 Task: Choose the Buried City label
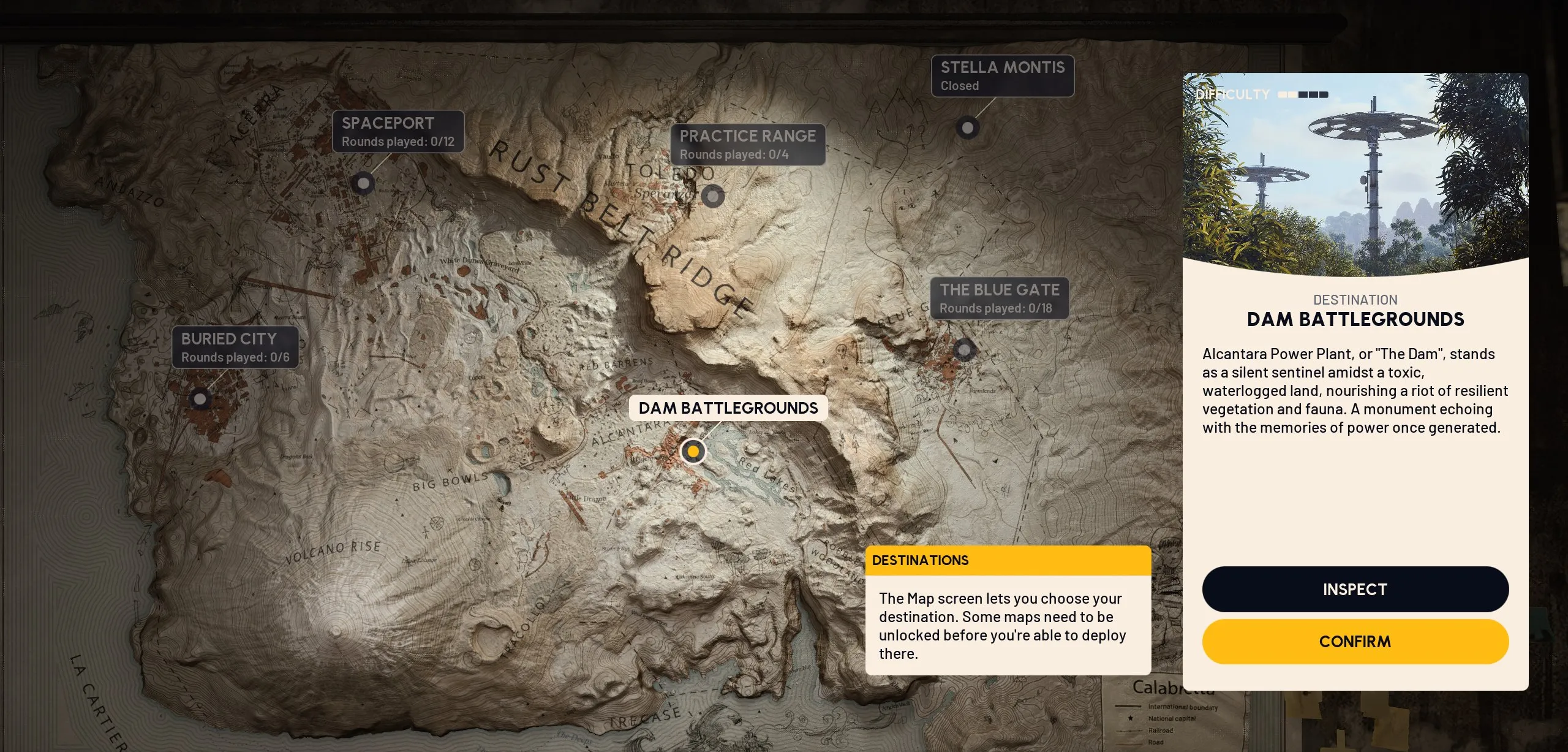click(235, 347)
